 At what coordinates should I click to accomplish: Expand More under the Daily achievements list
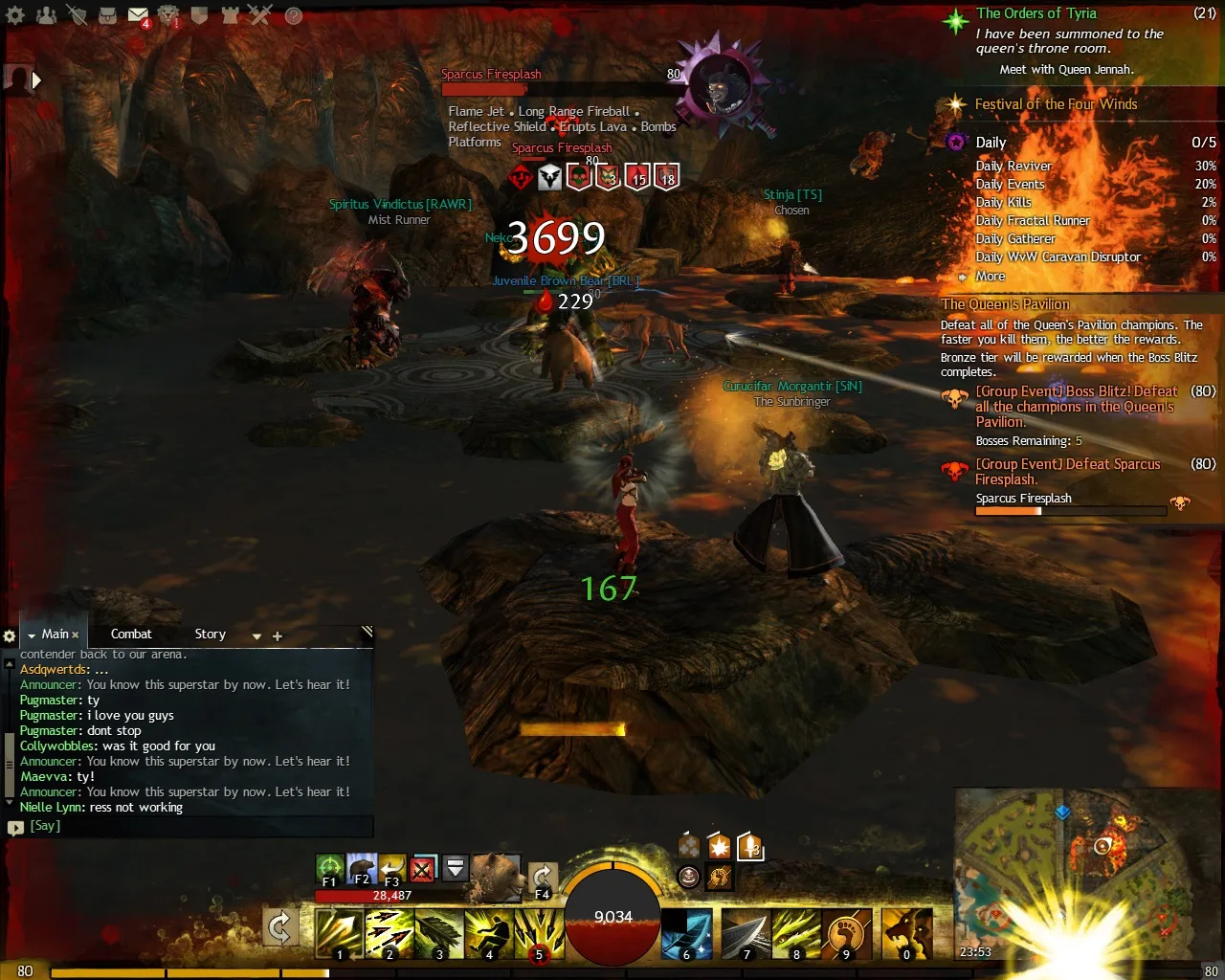point(990,276)
